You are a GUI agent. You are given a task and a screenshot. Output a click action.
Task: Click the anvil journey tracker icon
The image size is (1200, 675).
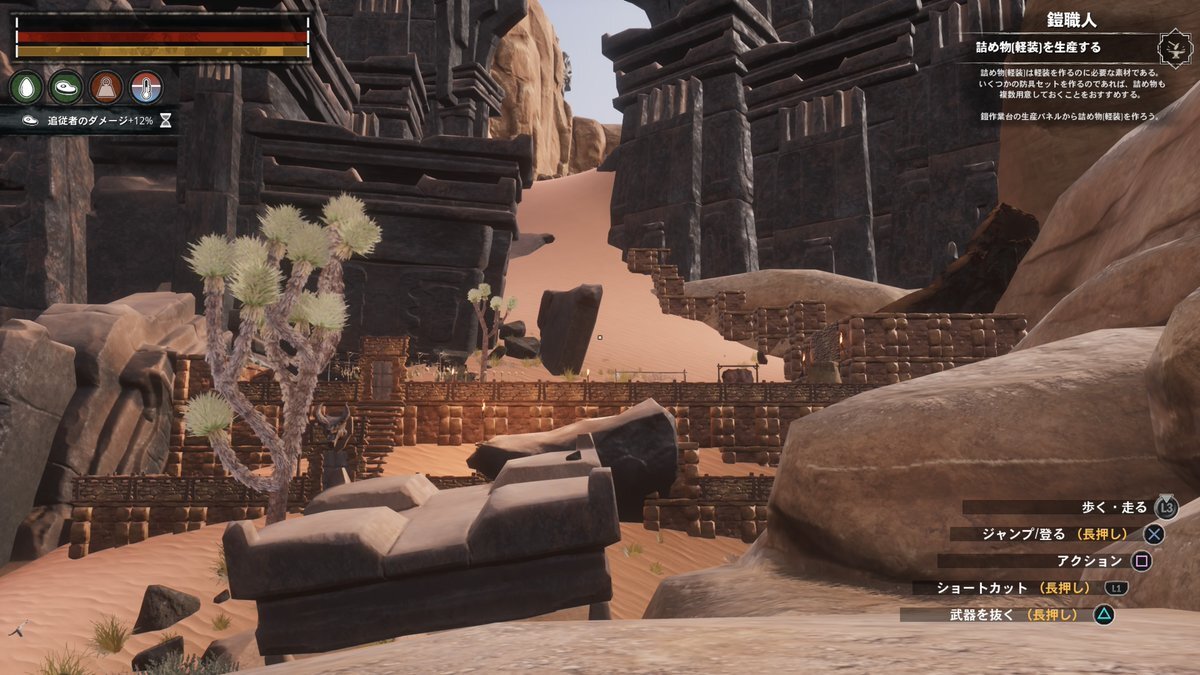1173,48
